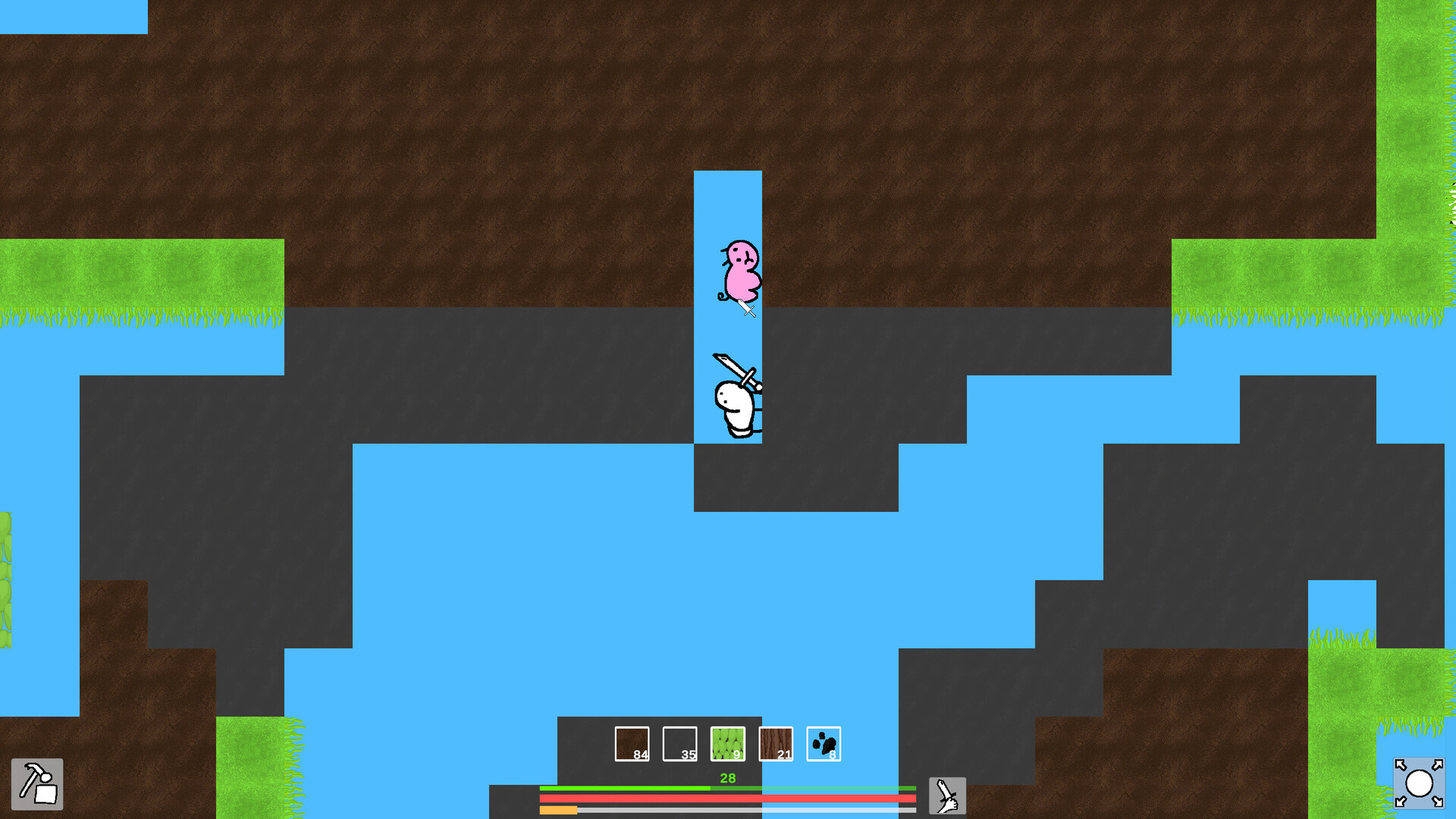Select the dirt block hotbar slot showing 84
Viewport: 1456px width, 819px height.
click(632, 745)
